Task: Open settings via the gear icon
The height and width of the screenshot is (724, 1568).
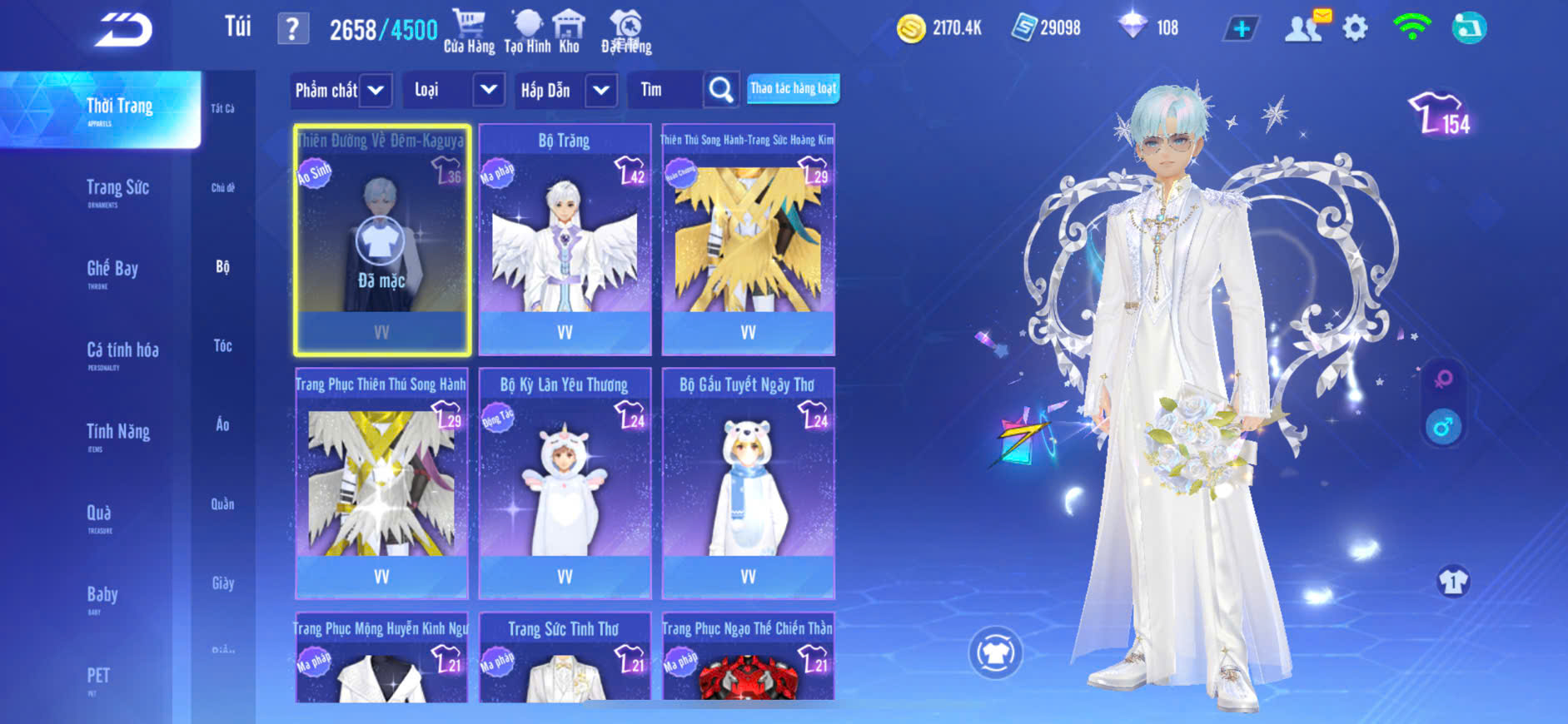Action: pos(1355,28)
